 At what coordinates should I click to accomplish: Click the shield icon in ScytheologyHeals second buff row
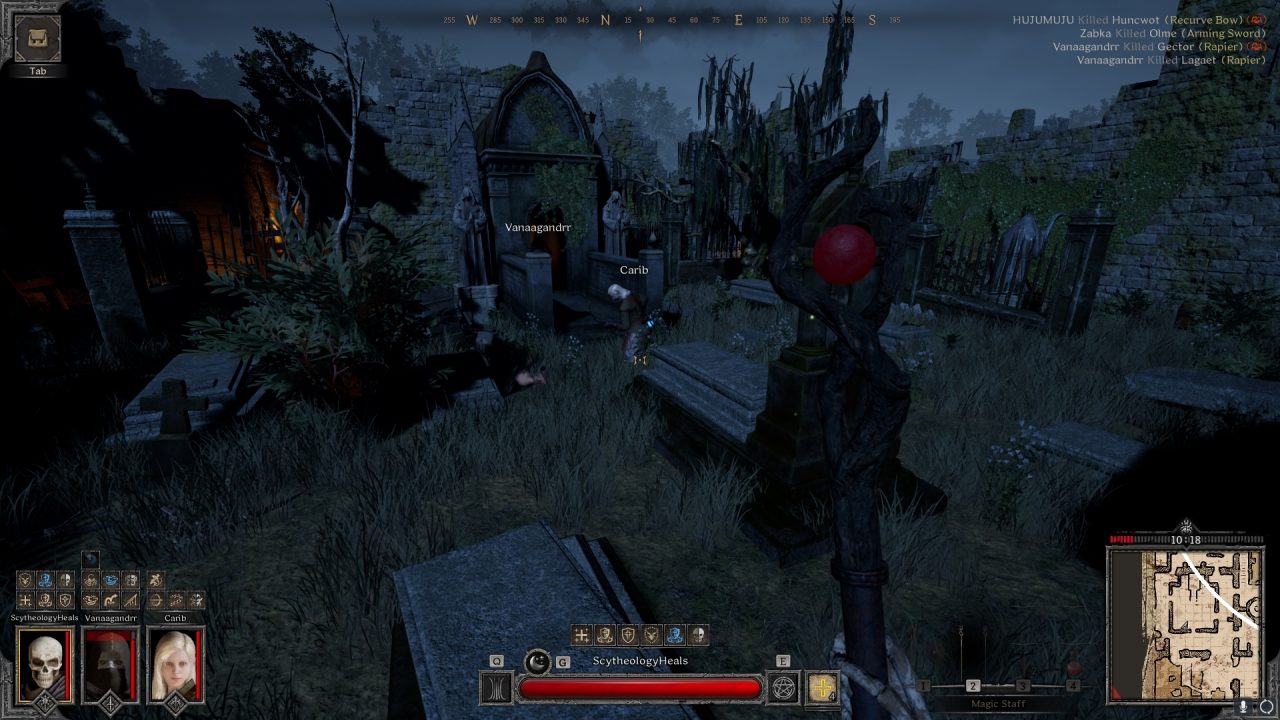click(x=64, y=600)
